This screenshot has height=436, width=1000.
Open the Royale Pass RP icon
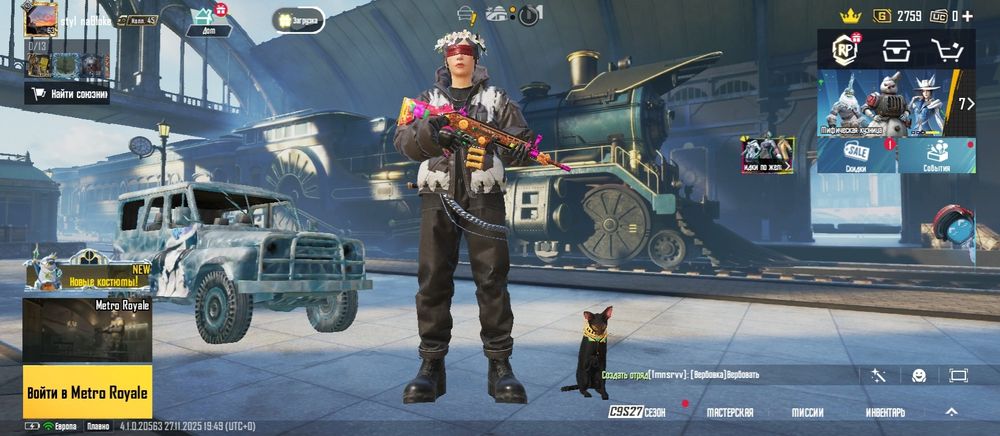coord(847,50)
